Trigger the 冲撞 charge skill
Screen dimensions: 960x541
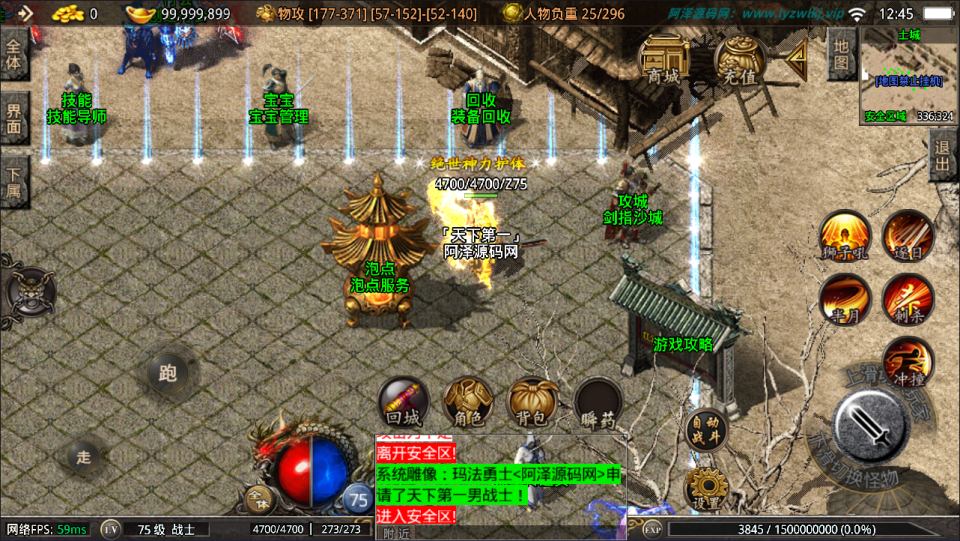pyautogui.click(x=908, y=362)
